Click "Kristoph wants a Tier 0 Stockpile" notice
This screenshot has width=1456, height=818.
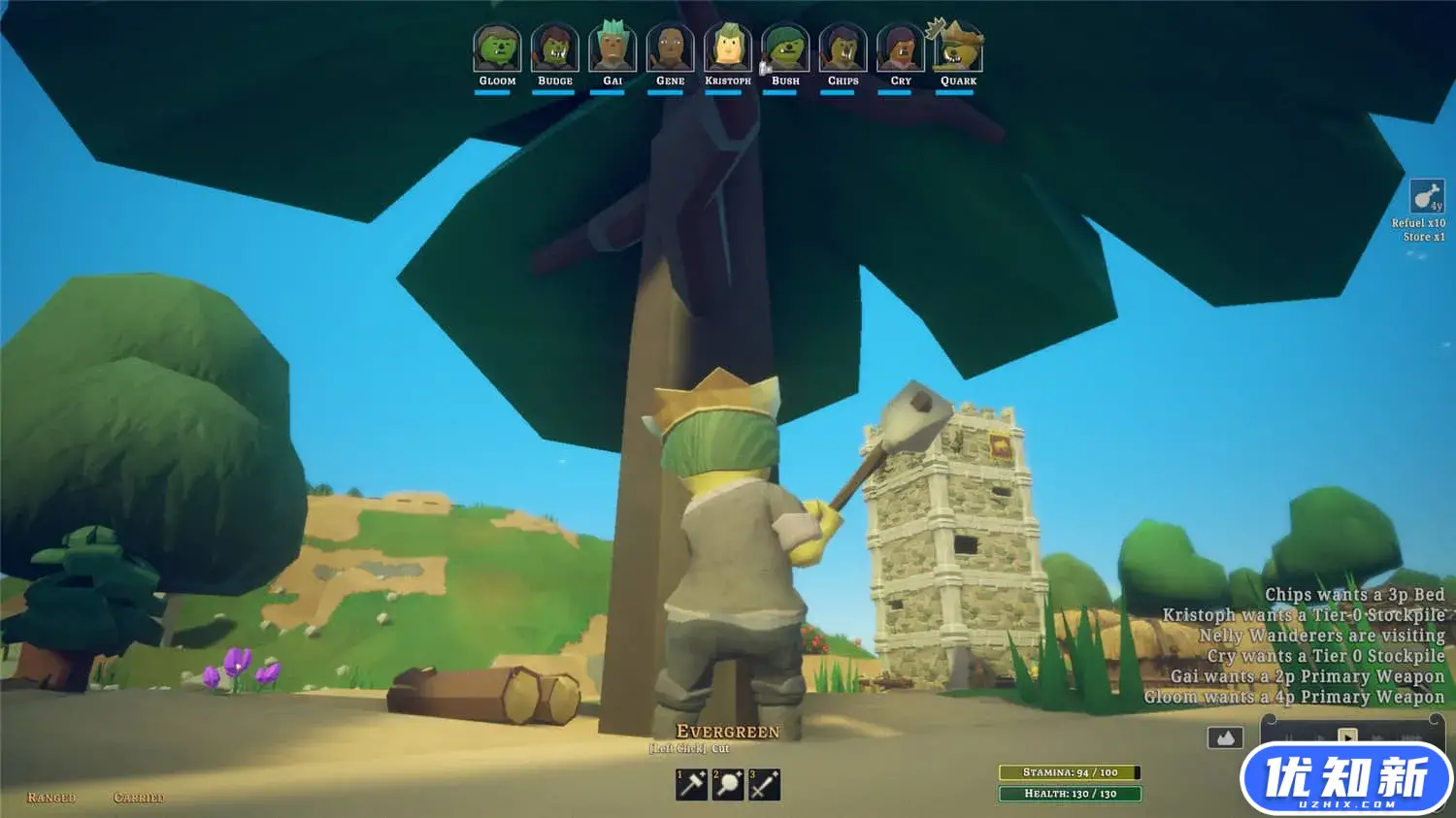pos(1303,615)
